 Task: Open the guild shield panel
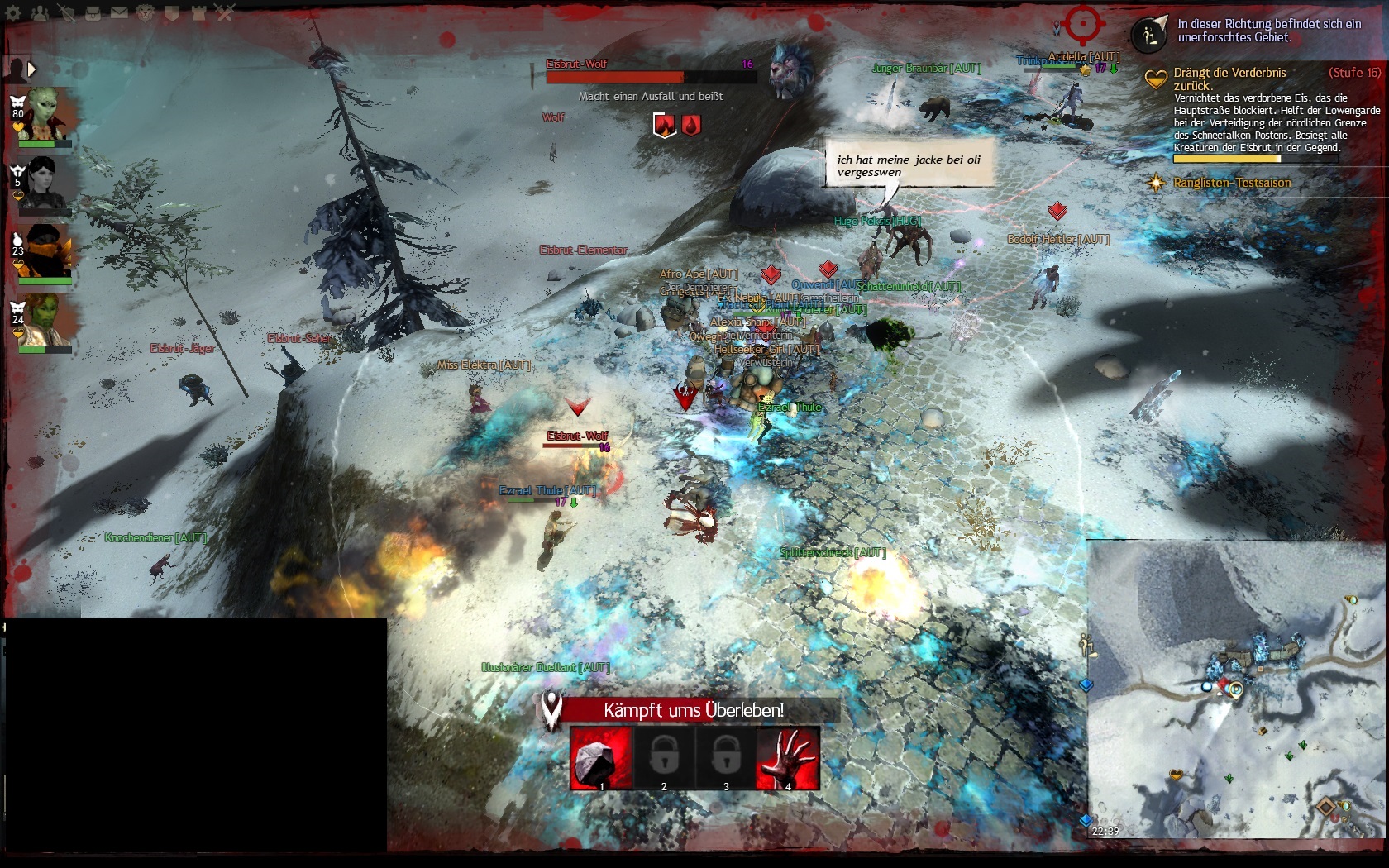[x=172, y=13]
